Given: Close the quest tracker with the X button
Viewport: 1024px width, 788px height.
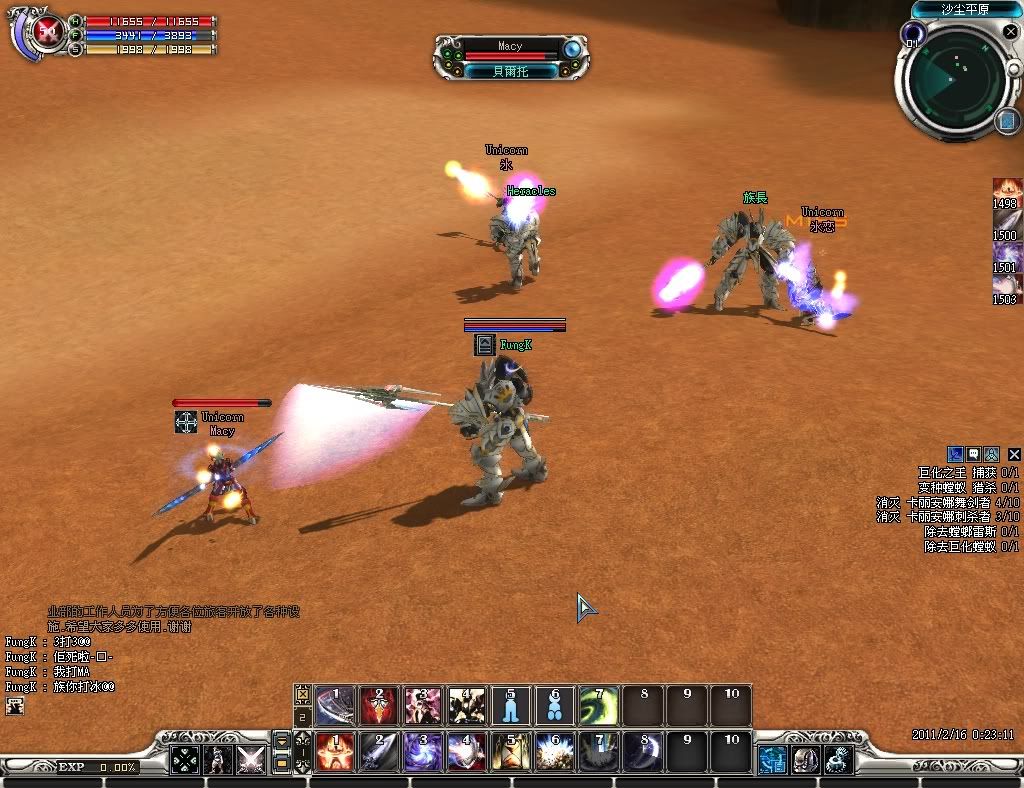Looking at the screenshot, I should (1014, 455).
